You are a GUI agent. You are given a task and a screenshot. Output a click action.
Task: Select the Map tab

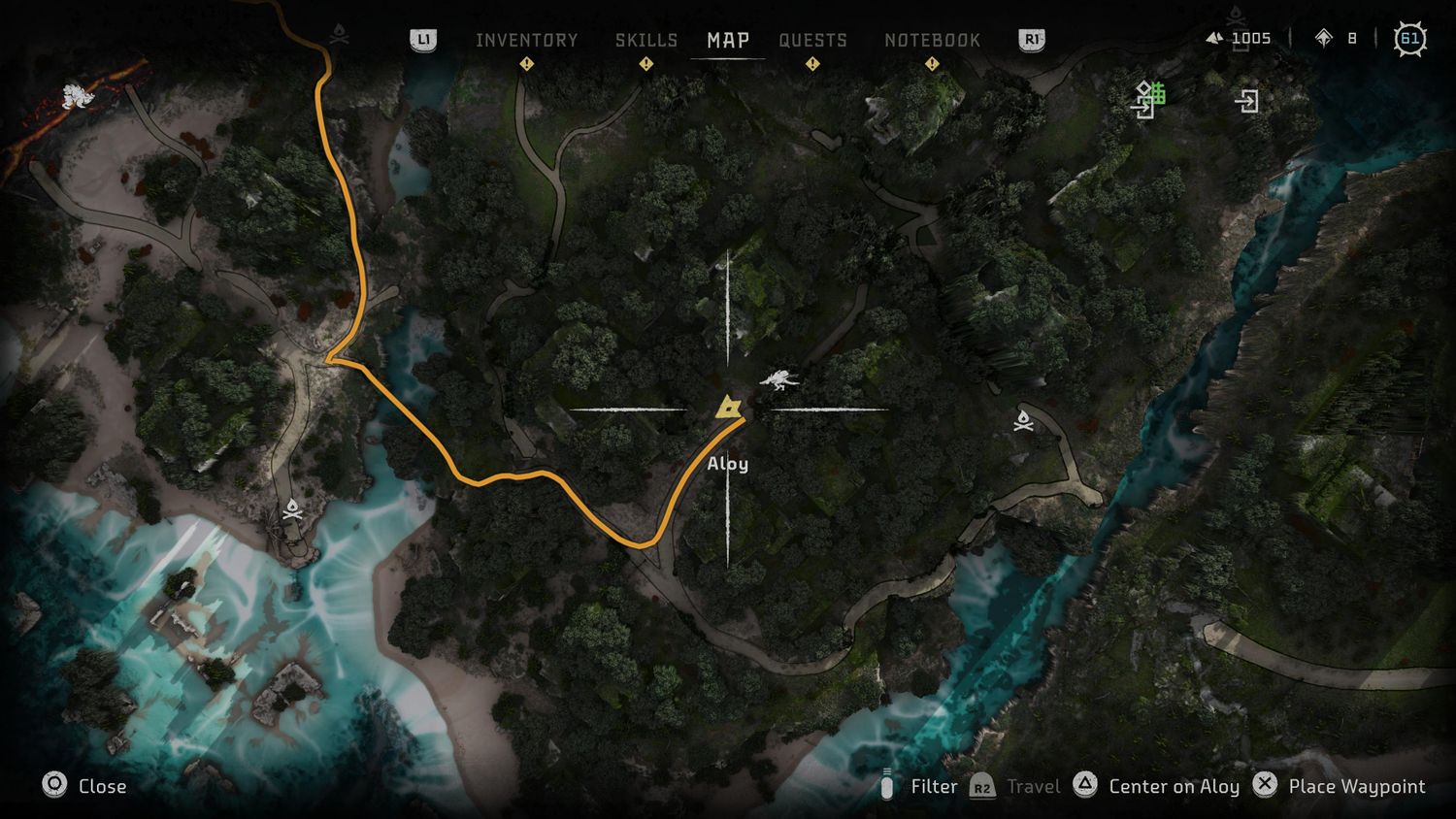point(728,40)
